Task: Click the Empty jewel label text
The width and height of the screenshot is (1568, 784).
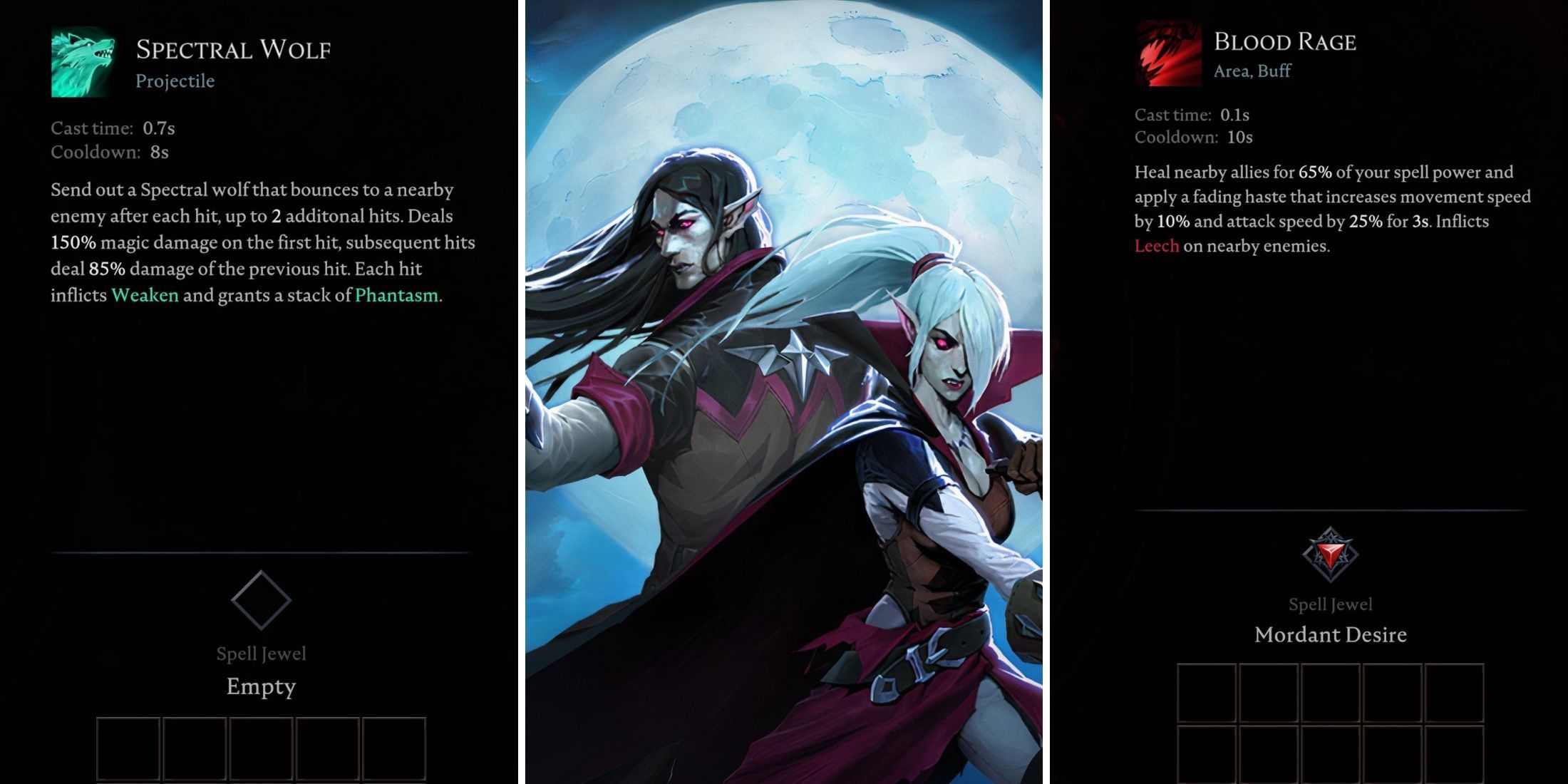Action: [x=261, y=686]
